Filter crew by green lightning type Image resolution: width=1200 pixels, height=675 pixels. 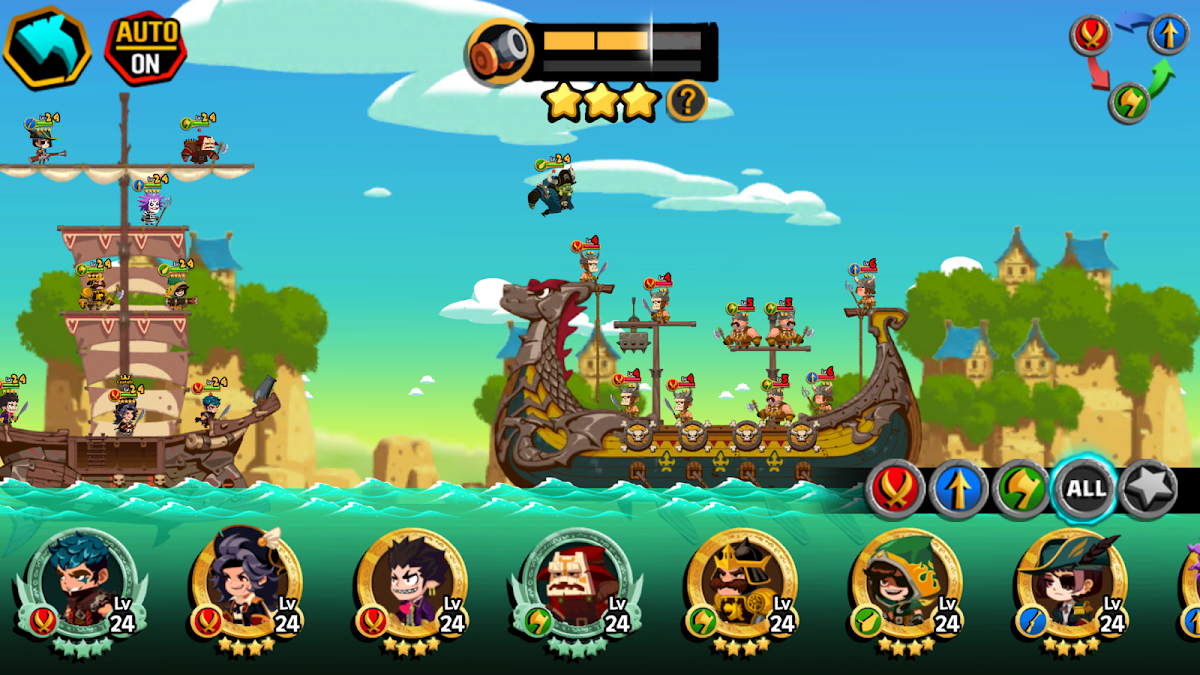(1021, 488)
